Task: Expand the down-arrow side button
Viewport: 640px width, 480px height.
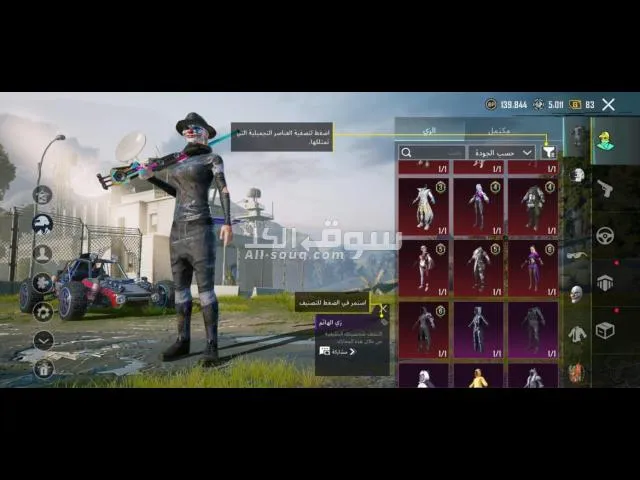Action: (43, 340)
